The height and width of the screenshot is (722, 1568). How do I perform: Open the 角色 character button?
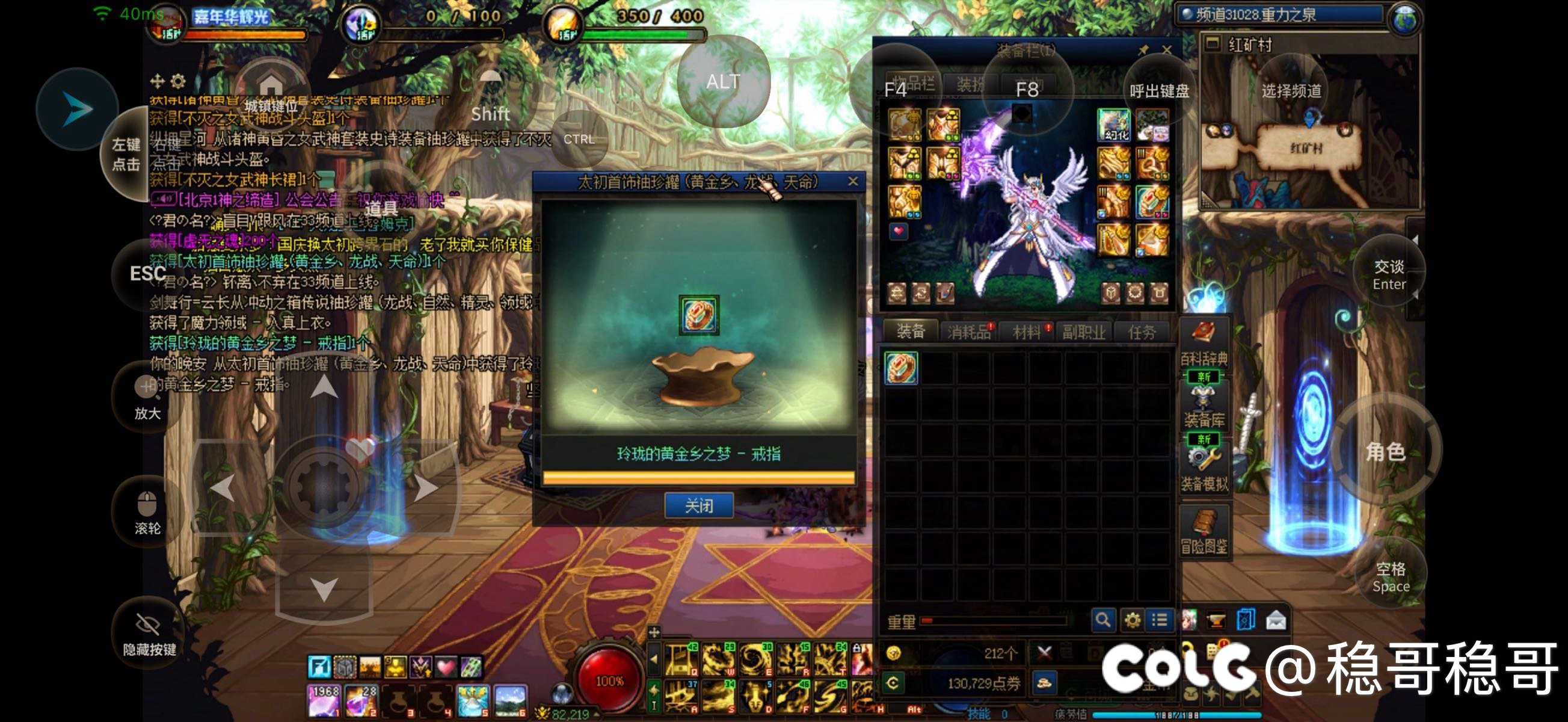click(1385, 452)
